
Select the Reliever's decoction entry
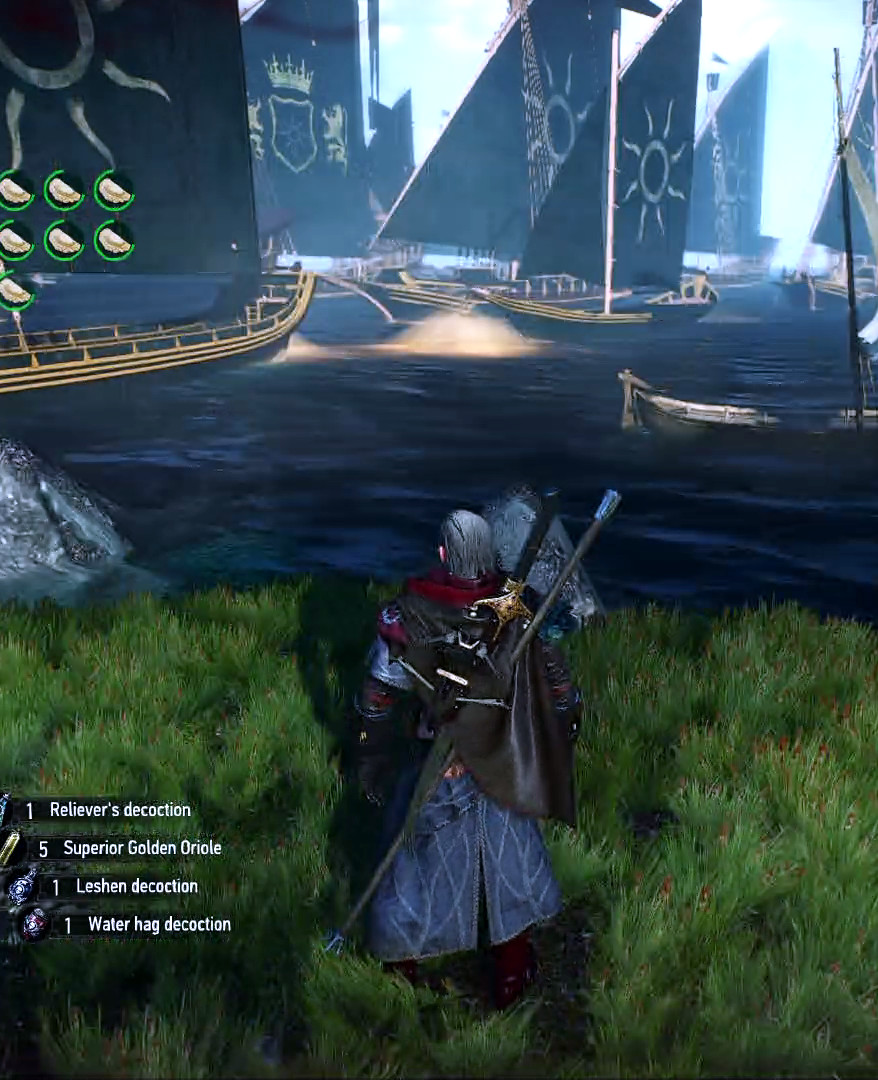[x=119, y=810]
